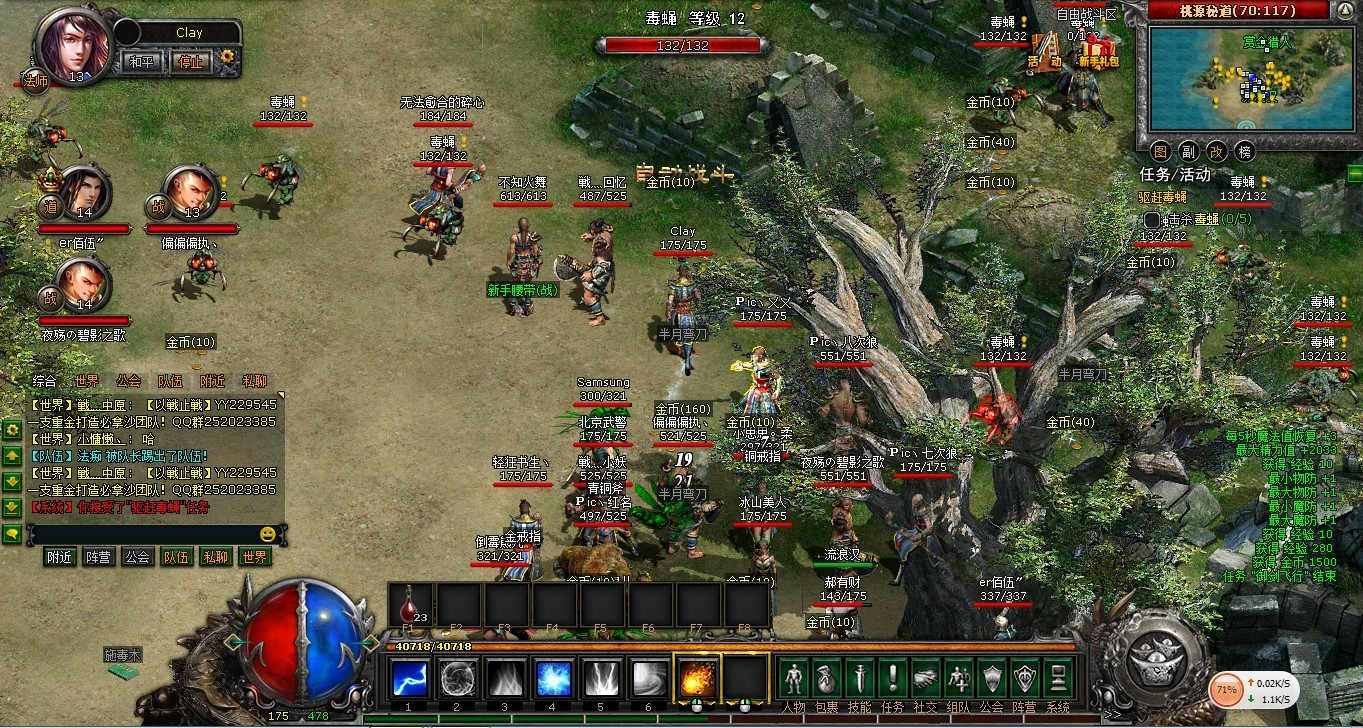
Task: Use the red health potion in F1
Action: click(410, 605)
